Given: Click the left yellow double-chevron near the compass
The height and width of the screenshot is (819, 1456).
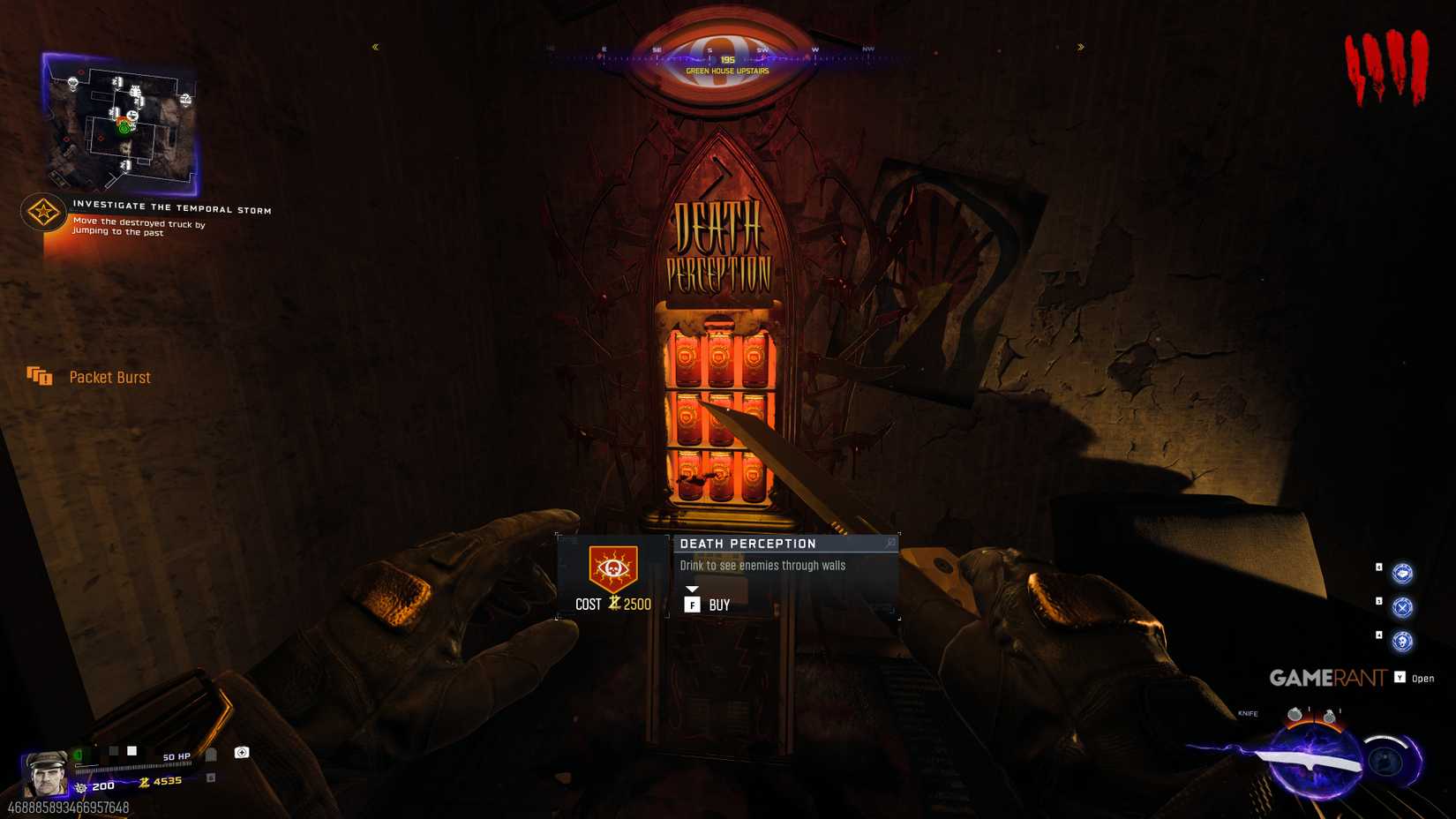Looking at the screenshot, I should click(x=377, y=48).
